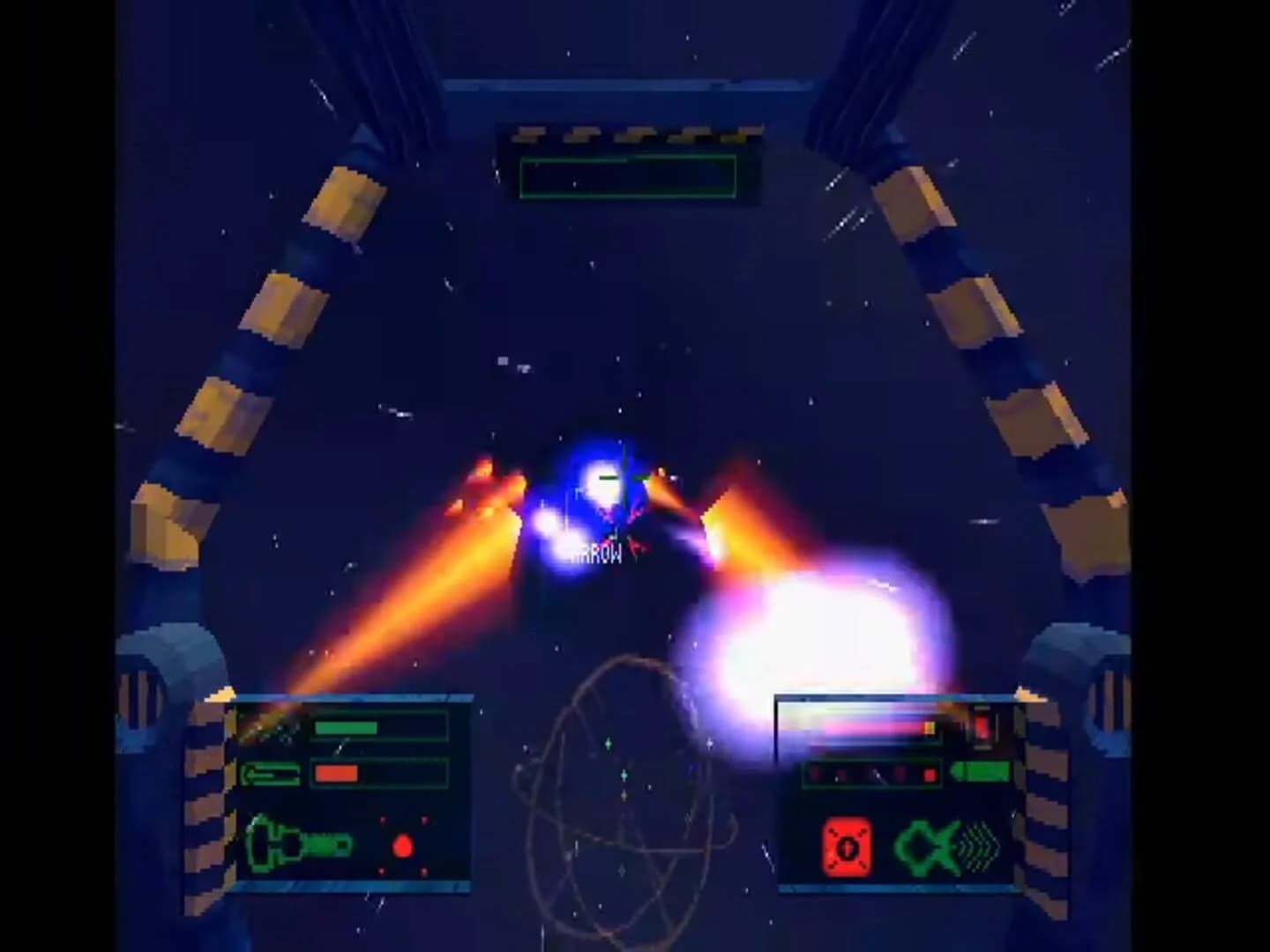1270x952 pixels.
Task: Click the green fuel gauge bar on left MFD
Action: pyautogui.click(x=347, y=727)
